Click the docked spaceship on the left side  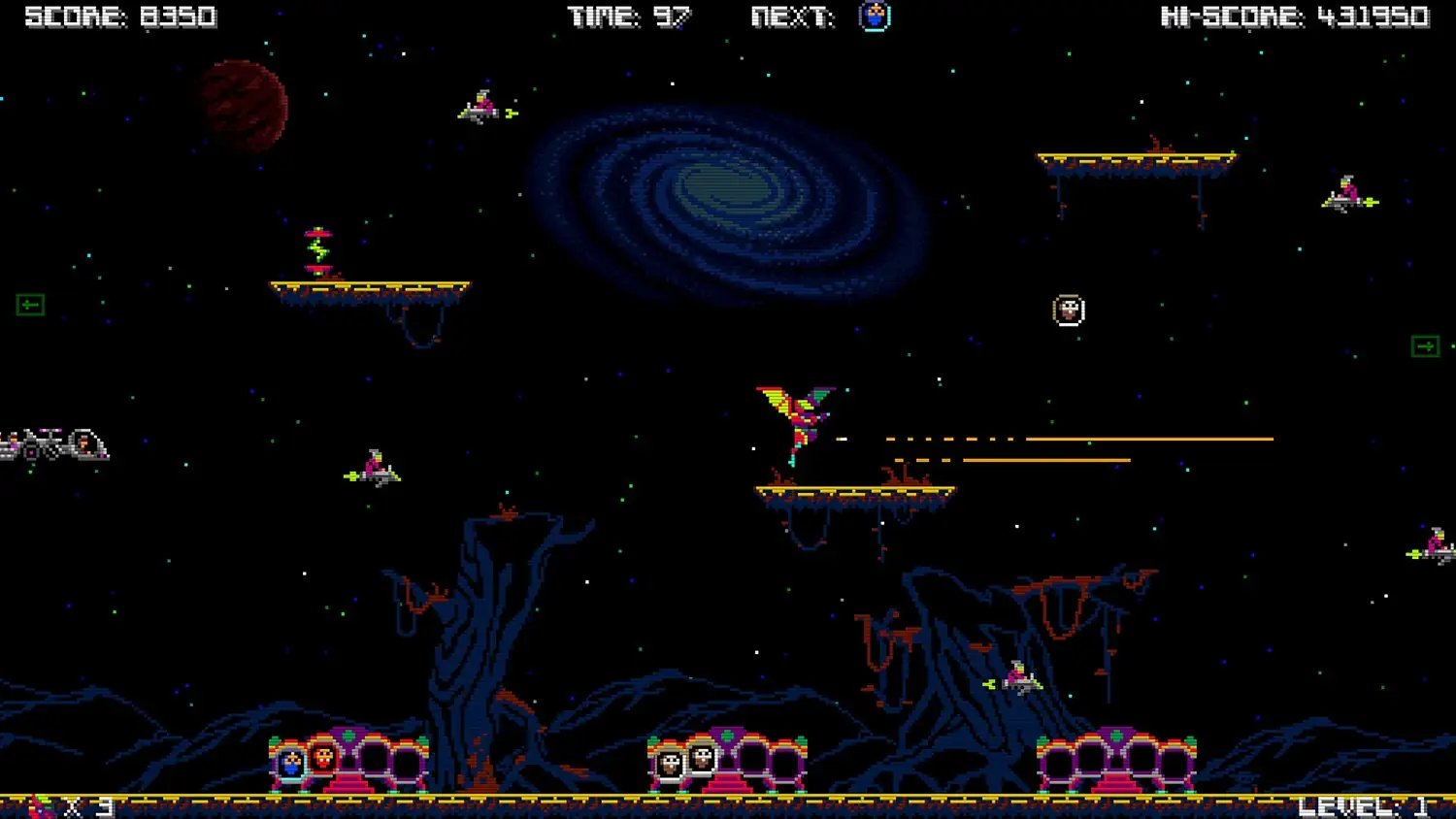pyautogui.click(x=53, y=444)
